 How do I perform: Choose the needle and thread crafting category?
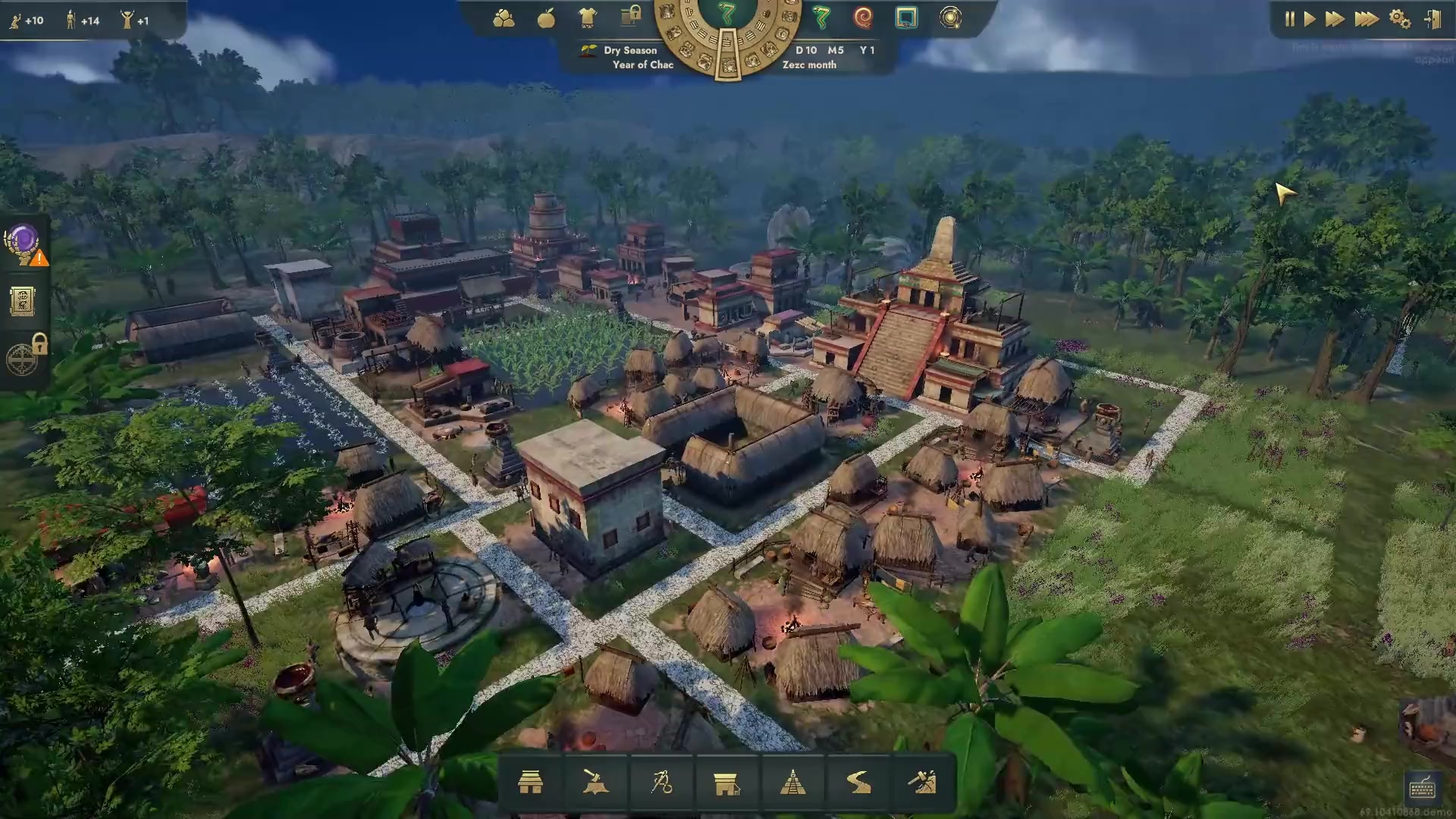tap(661, 783)
